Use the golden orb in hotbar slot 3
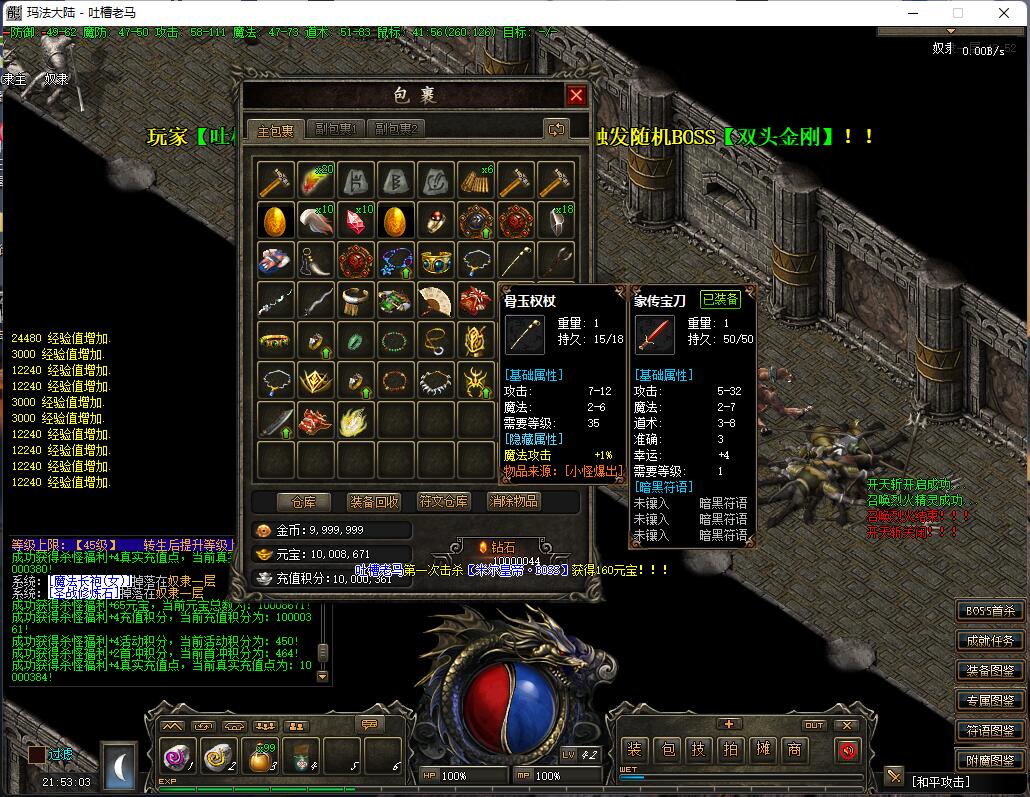The height and width of the screenshot is (797, 1030). point(261,758)
